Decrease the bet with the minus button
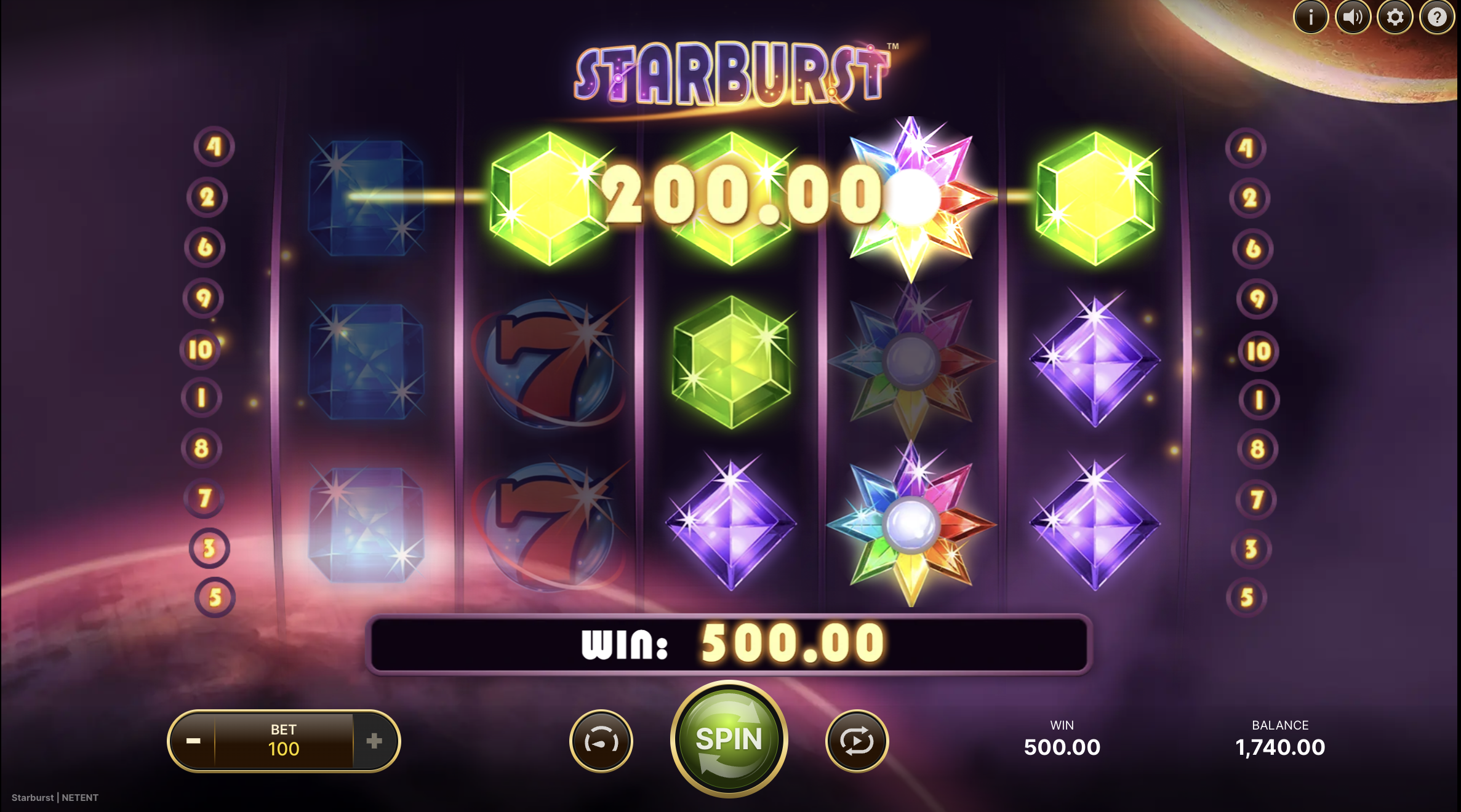Image resolution: width=1461 pixels, height=812 pixels. point(193,741)
